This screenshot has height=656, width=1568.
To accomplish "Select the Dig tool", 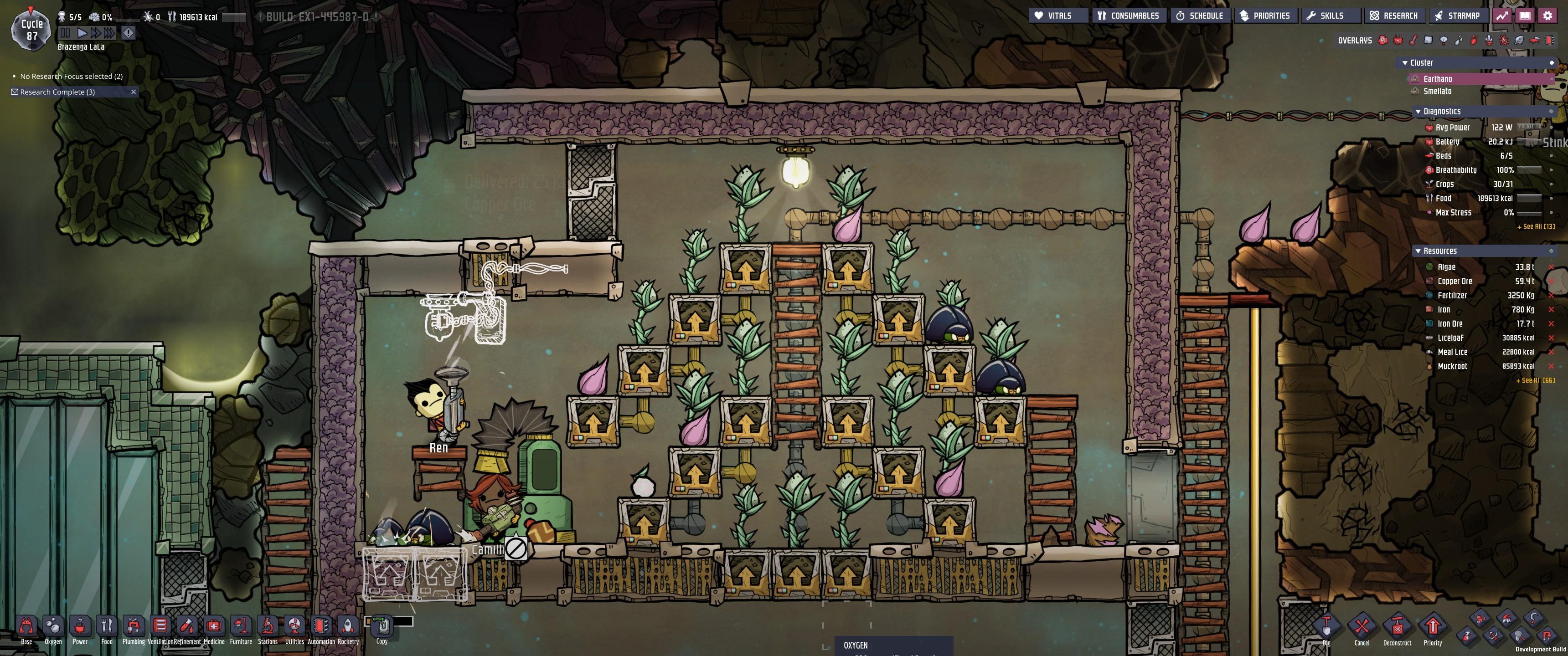I will [x=1328, y=625].
